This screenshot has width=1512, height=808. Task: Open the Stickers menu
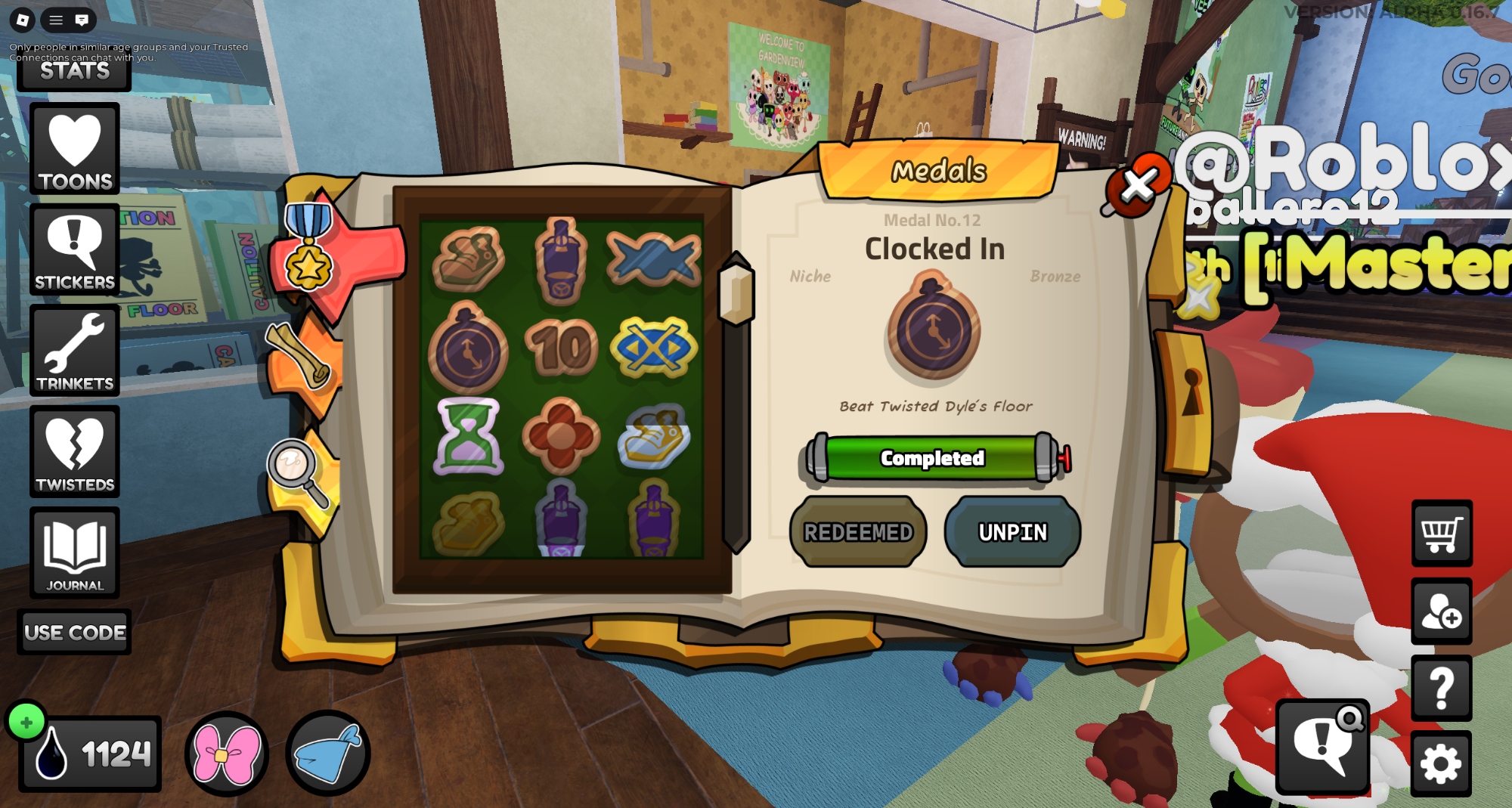pyautogui.click(x=75, y=250)
